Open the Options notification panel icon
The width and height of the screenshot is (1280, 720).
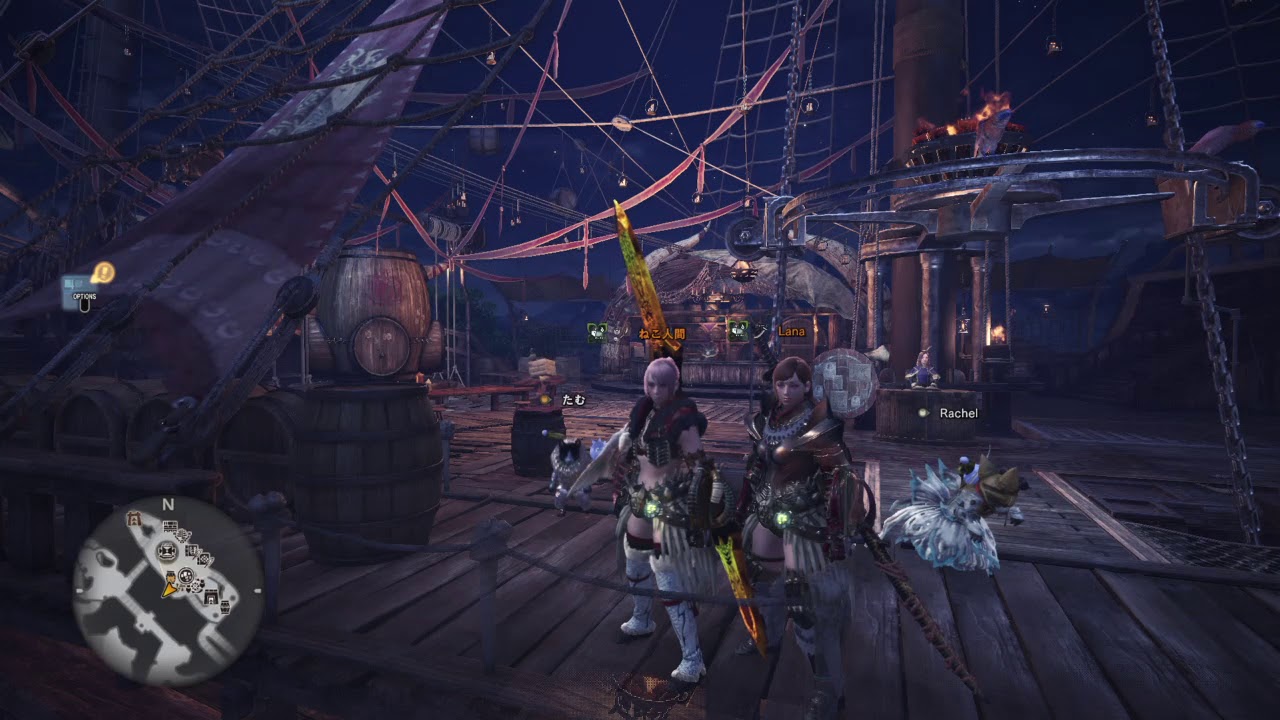[x=80, y=288]
